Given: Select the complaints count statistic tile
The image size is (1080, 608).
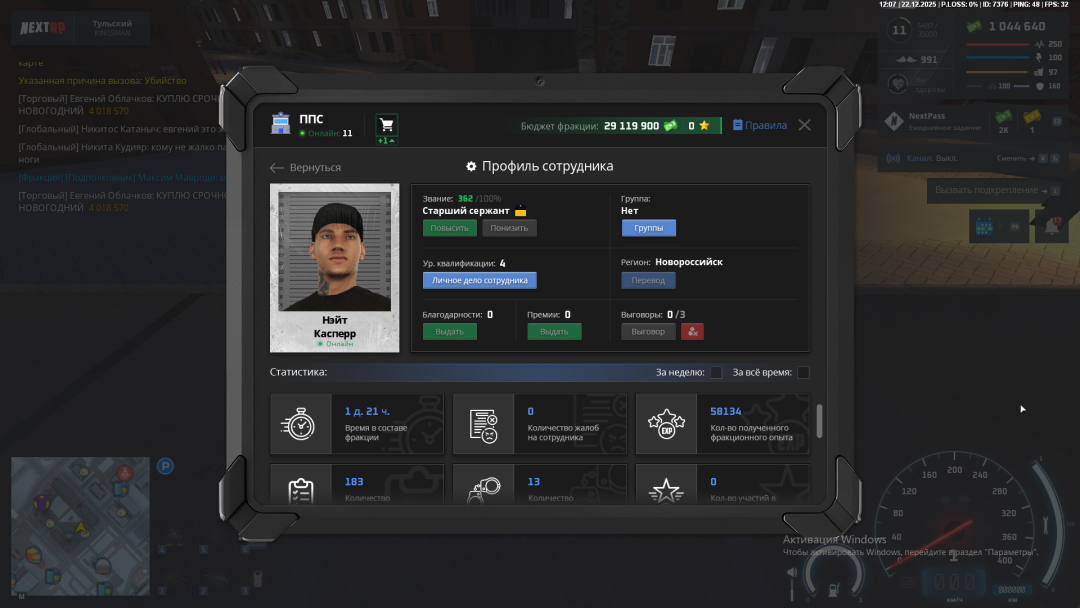Looking at the screenshot, I should point(539,424).
